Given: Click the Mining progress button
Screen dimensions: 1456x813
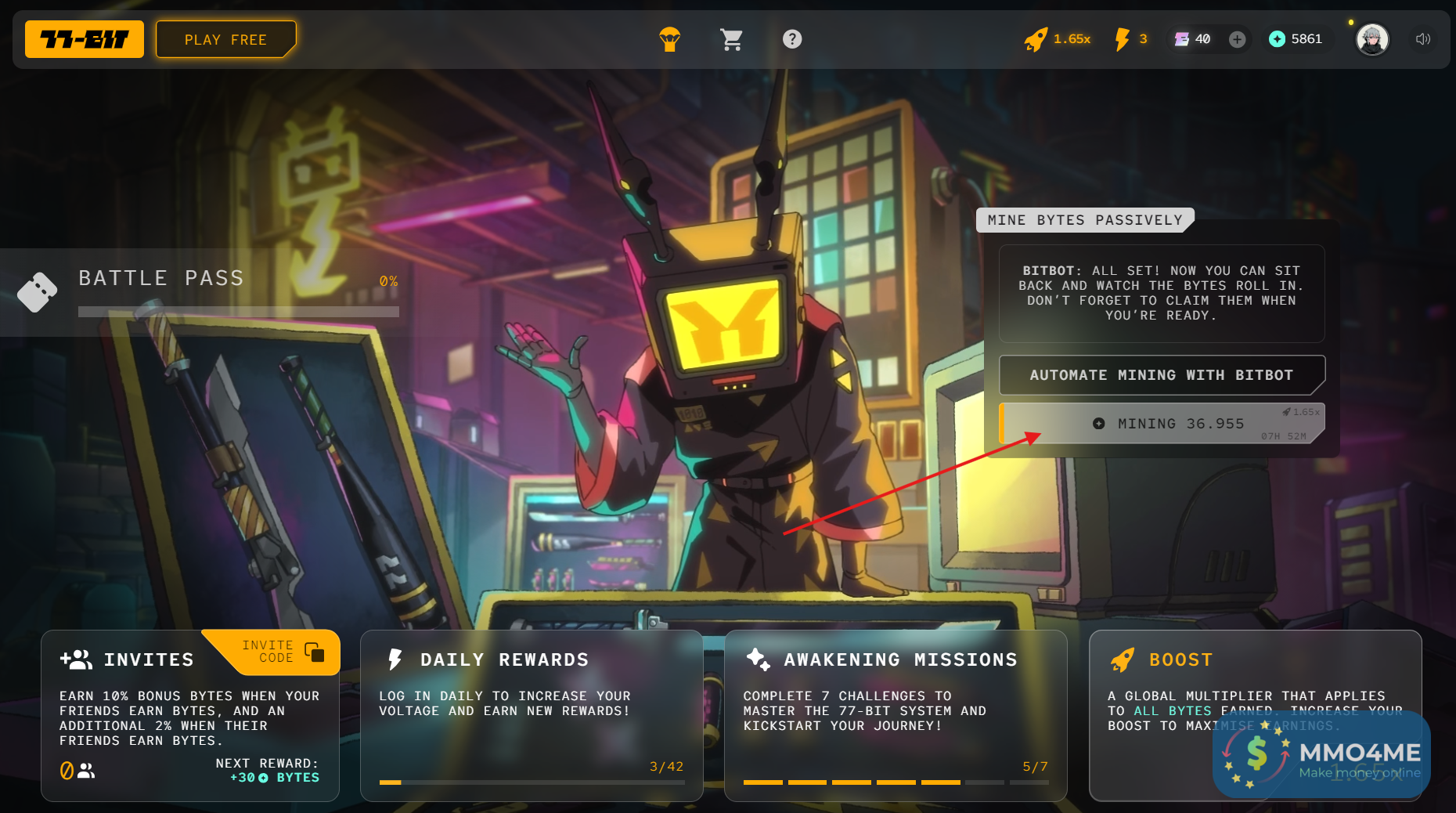Looking at the screenshot, I should (1161, 424).
